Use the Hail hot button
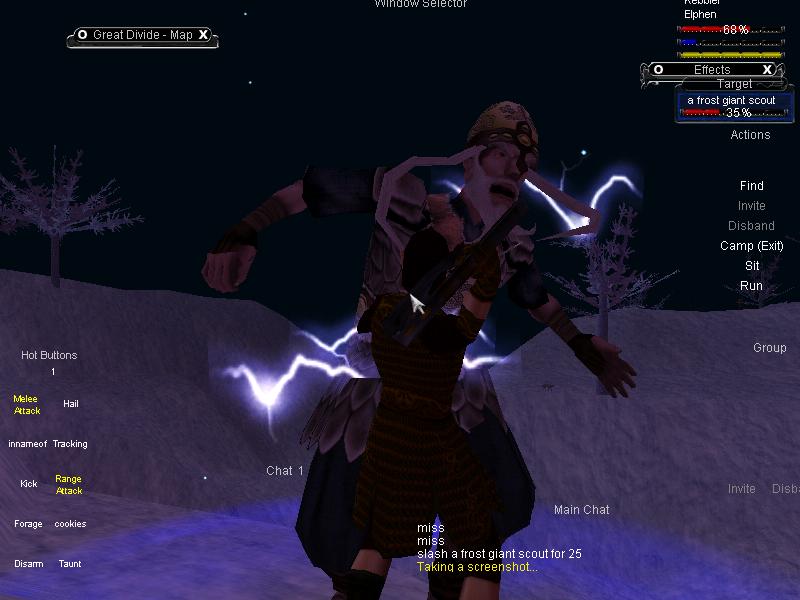 (70, 404)
